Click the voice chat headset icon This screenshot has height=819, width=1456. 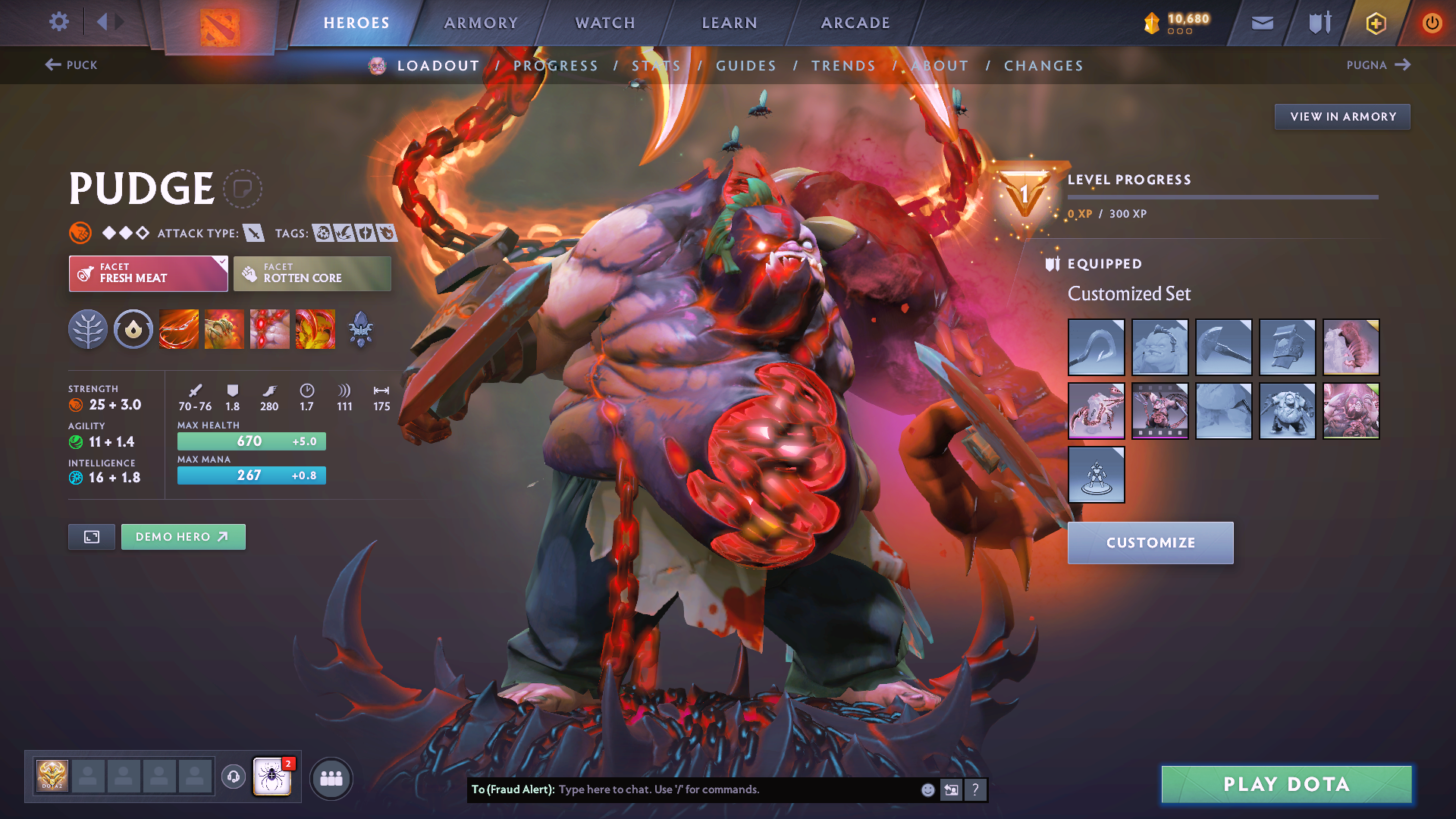[233, 777]
